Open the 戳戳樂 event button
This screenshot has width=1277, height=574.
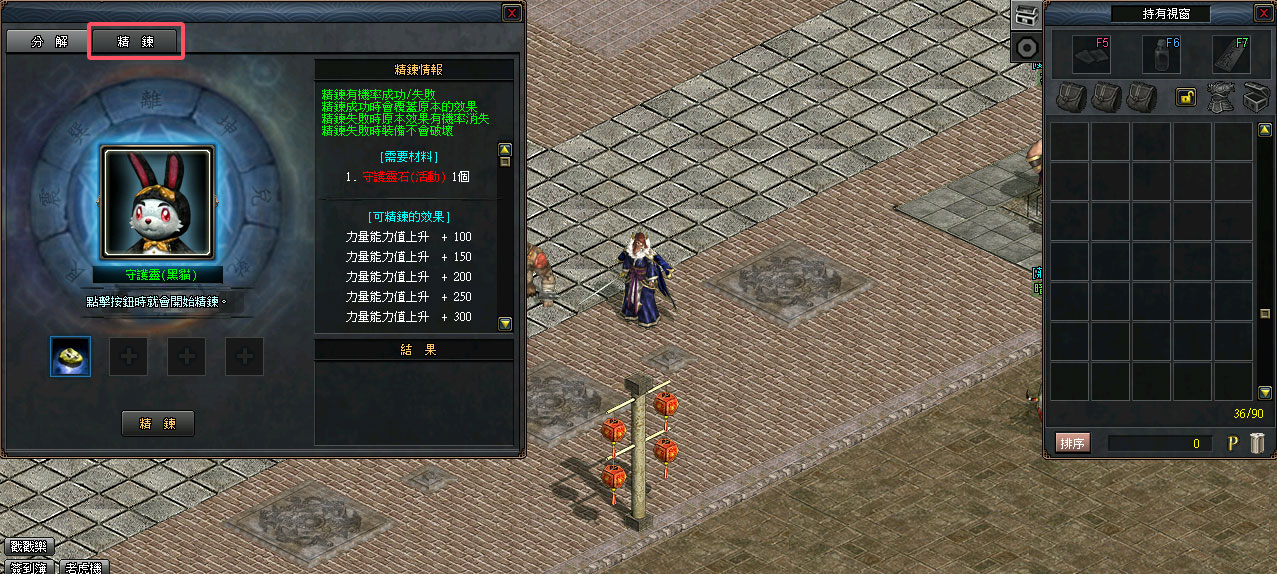27,547
